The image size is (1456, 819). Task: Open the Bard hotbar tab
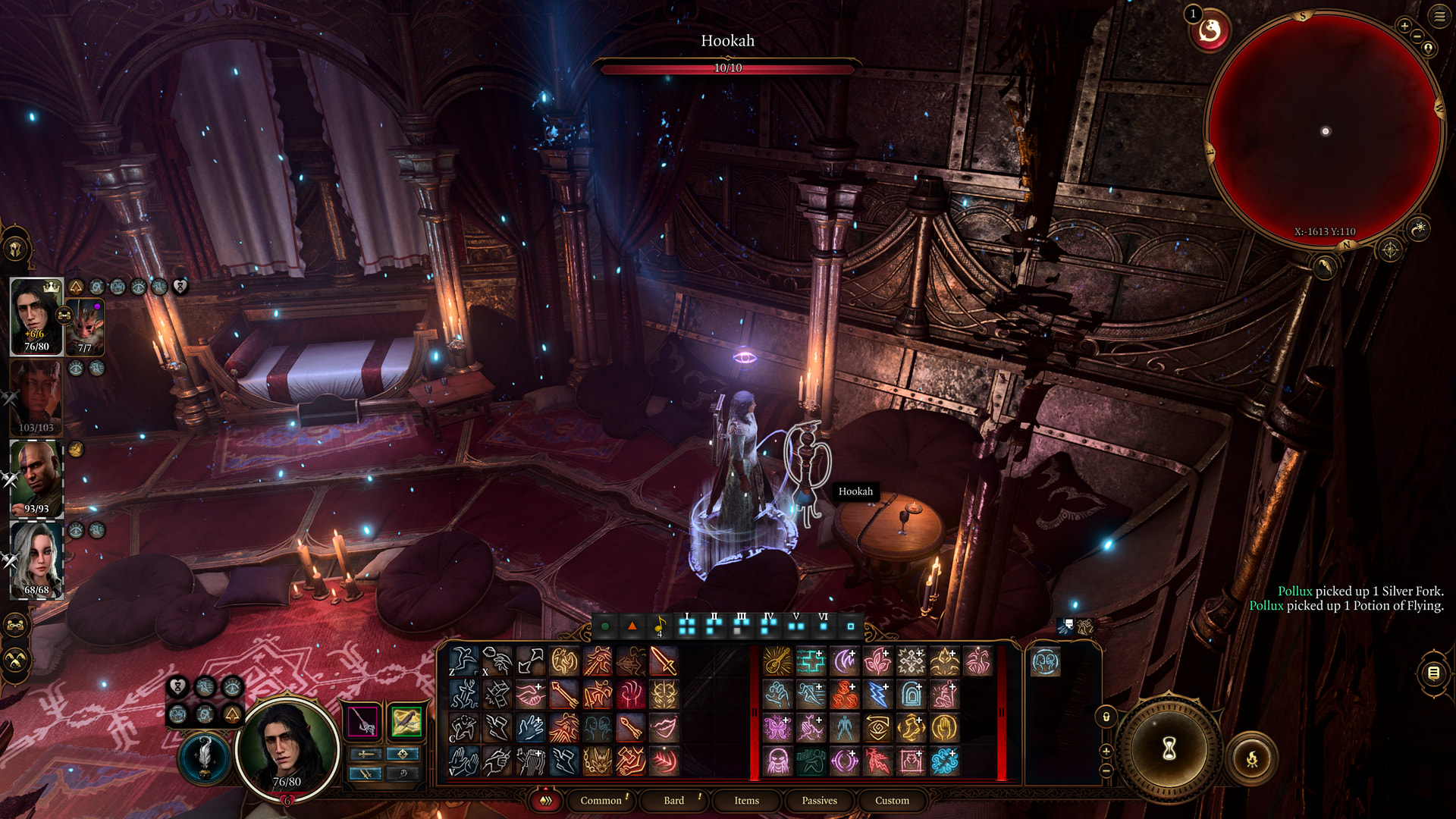click(673, 801)
